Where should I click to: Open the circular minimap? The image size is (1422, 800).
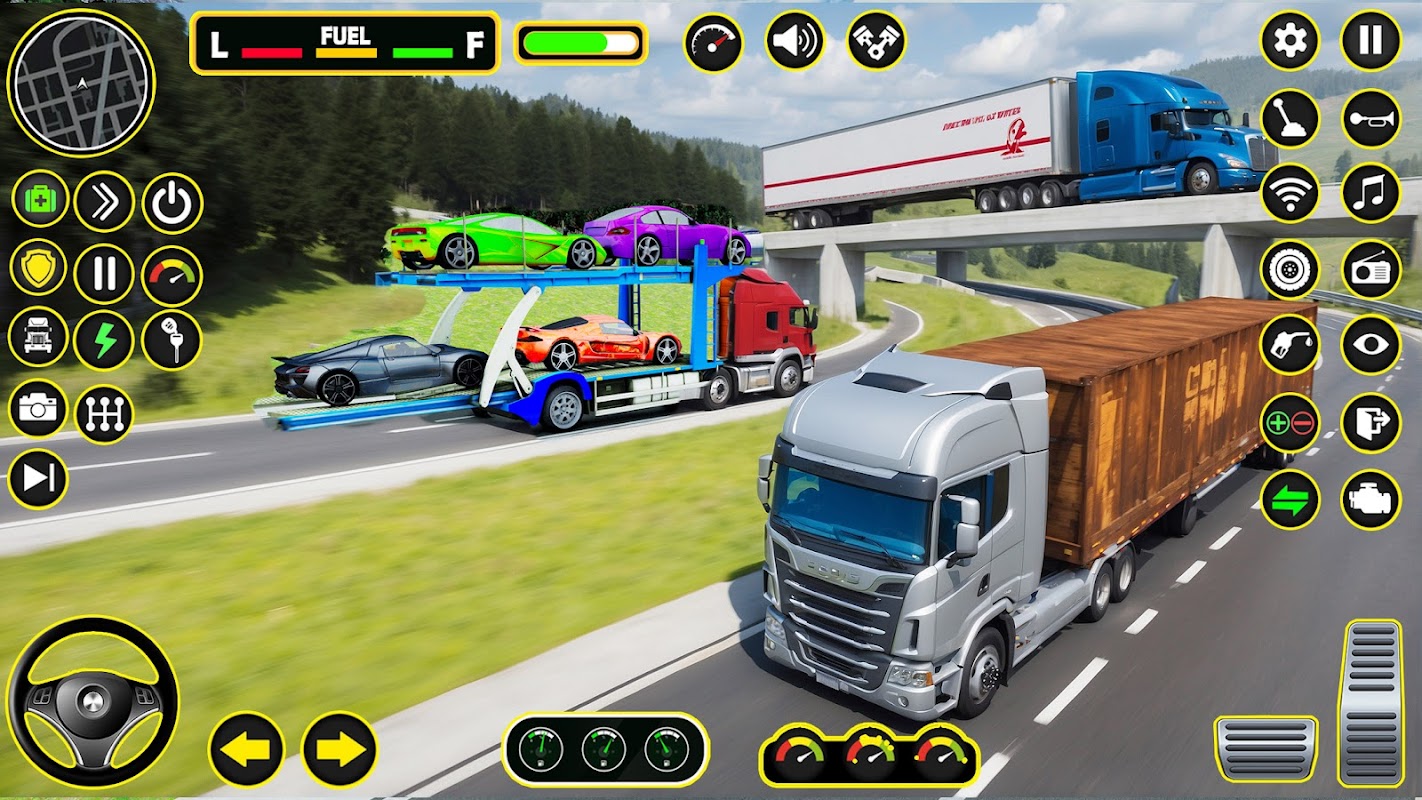tap(80, 82)
